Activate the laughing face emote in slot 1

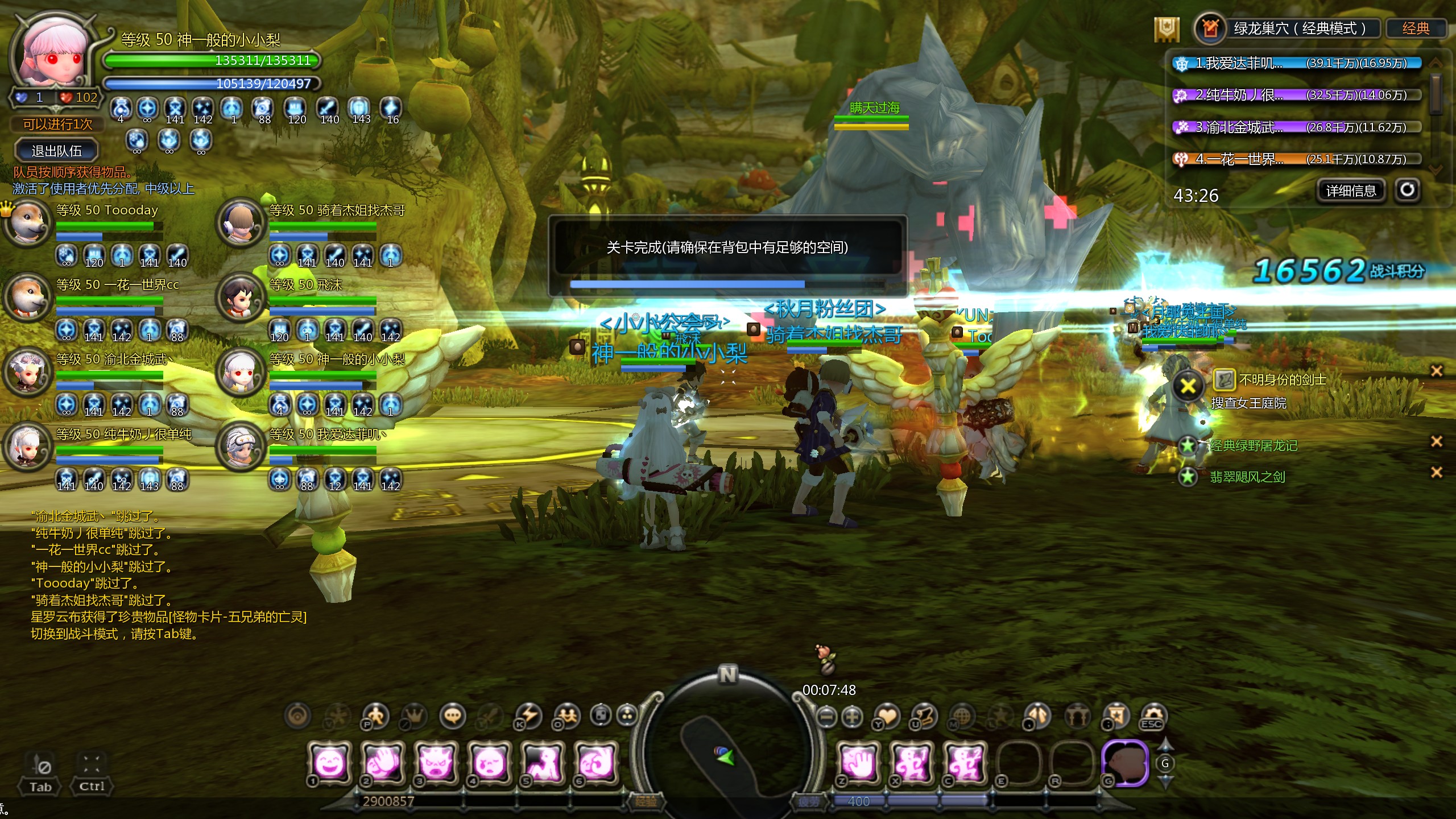coord(329,762)
